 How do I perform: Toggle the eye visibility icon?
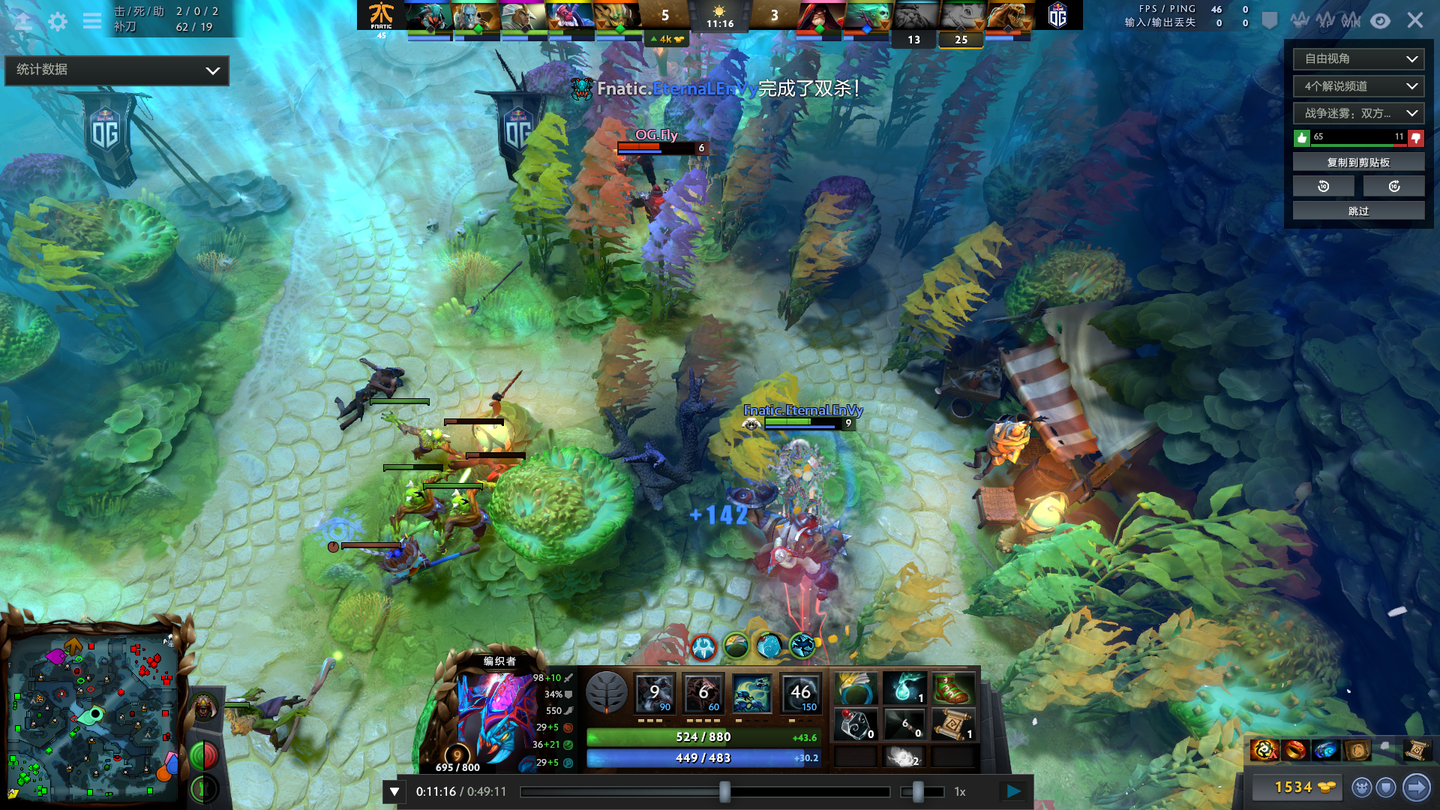click(1380, 20)
